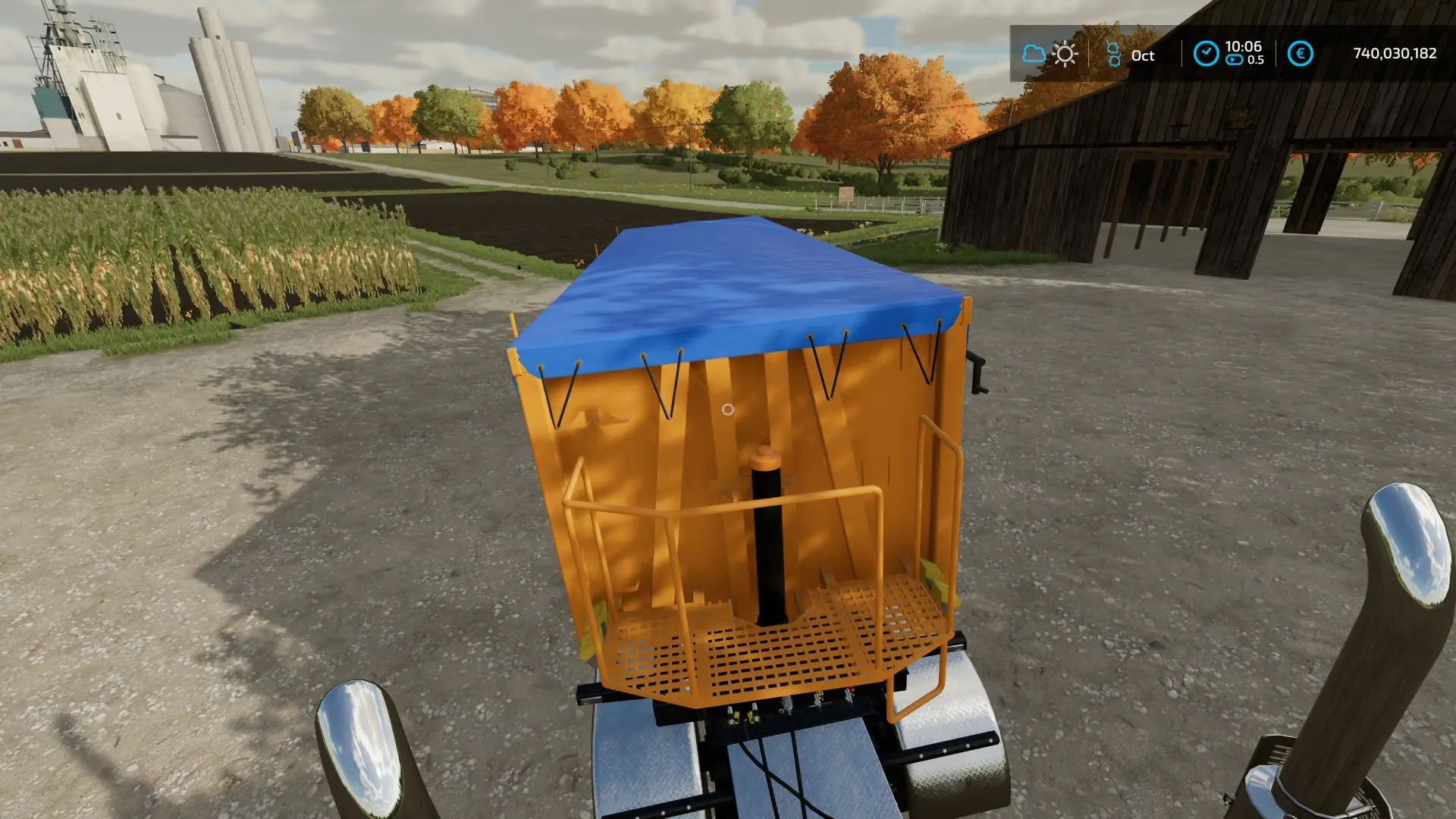Click the 10:06 in-game time display

point(1243,48)
